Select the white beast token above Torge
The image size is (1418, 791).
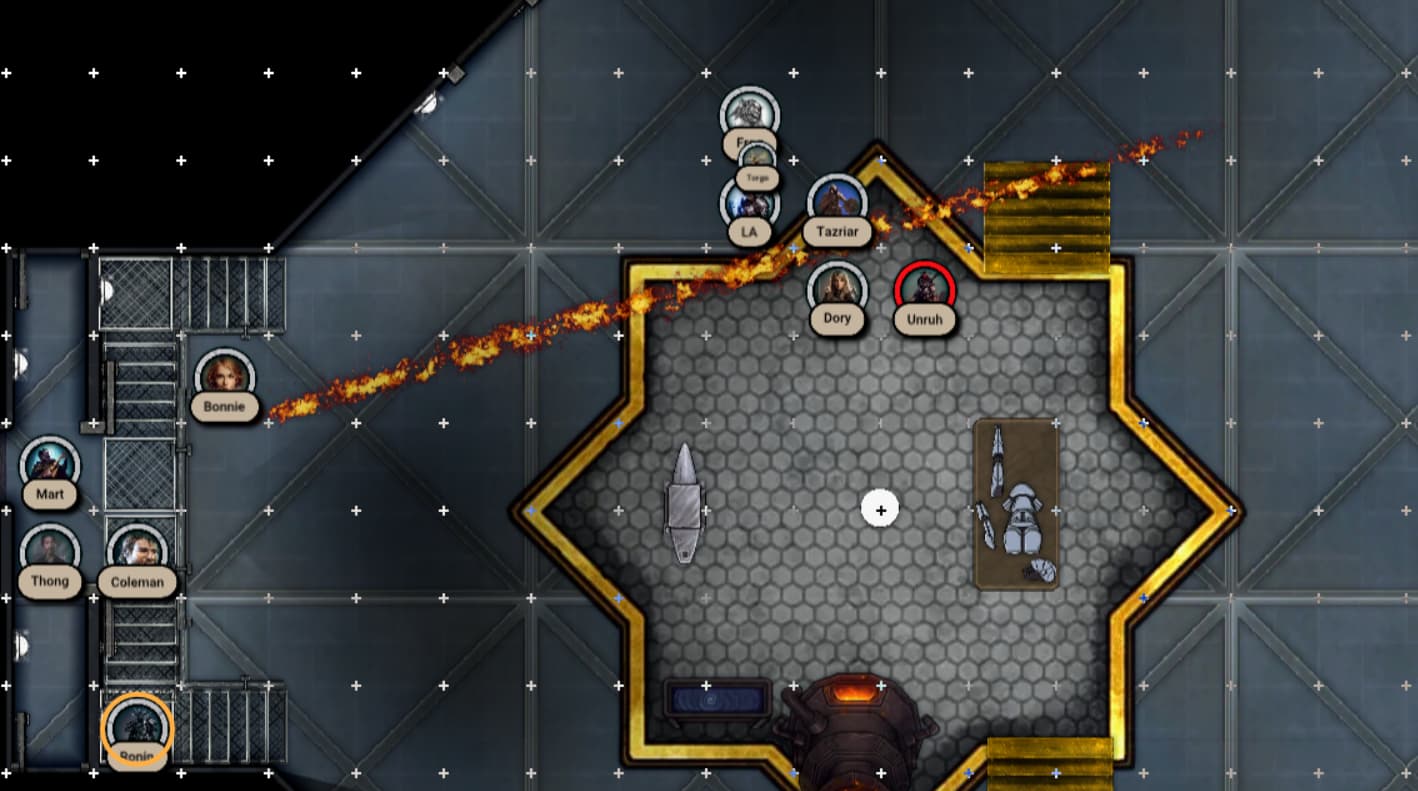[x=749, y=112]
